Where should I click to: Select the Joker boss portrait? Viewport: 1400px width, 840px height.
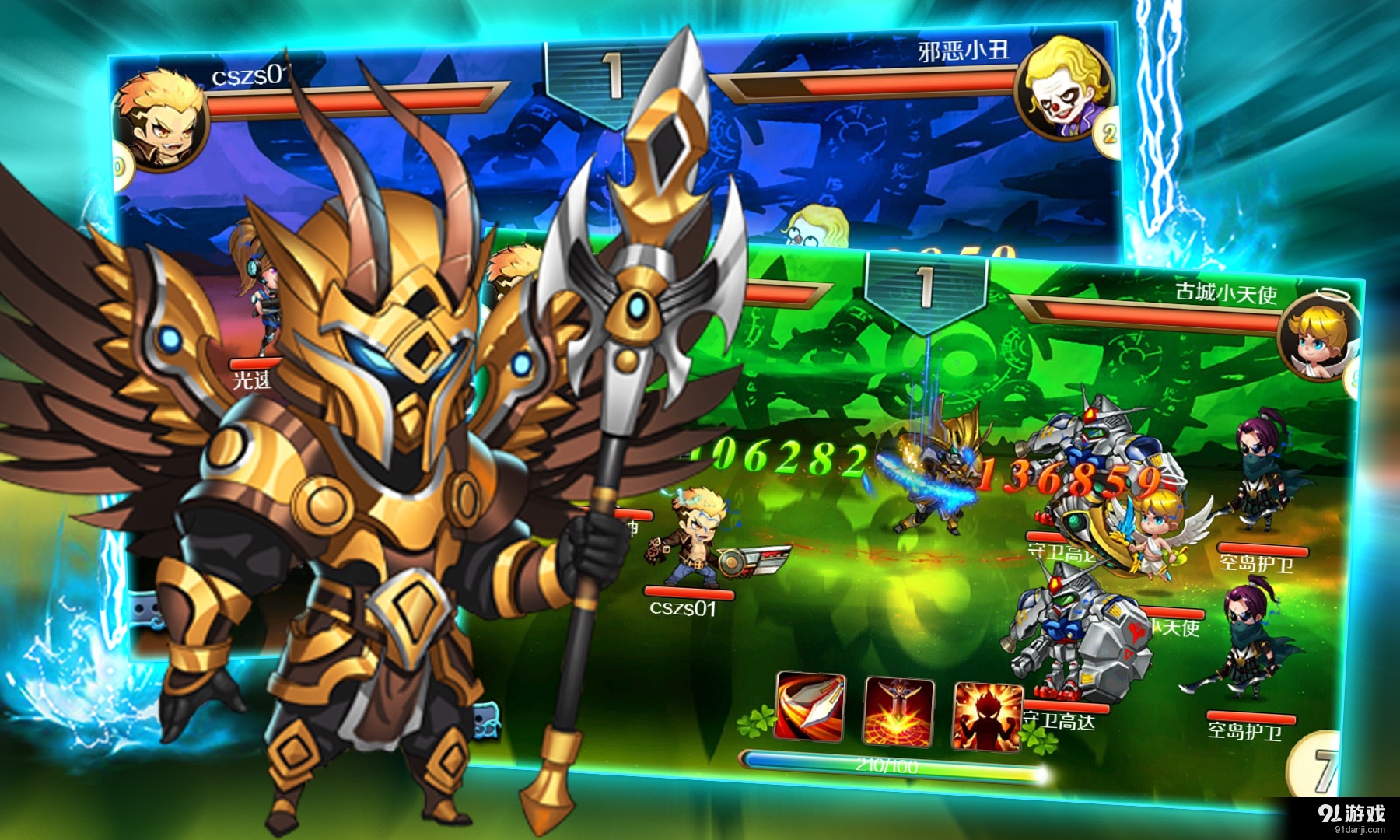[1064, 87]
